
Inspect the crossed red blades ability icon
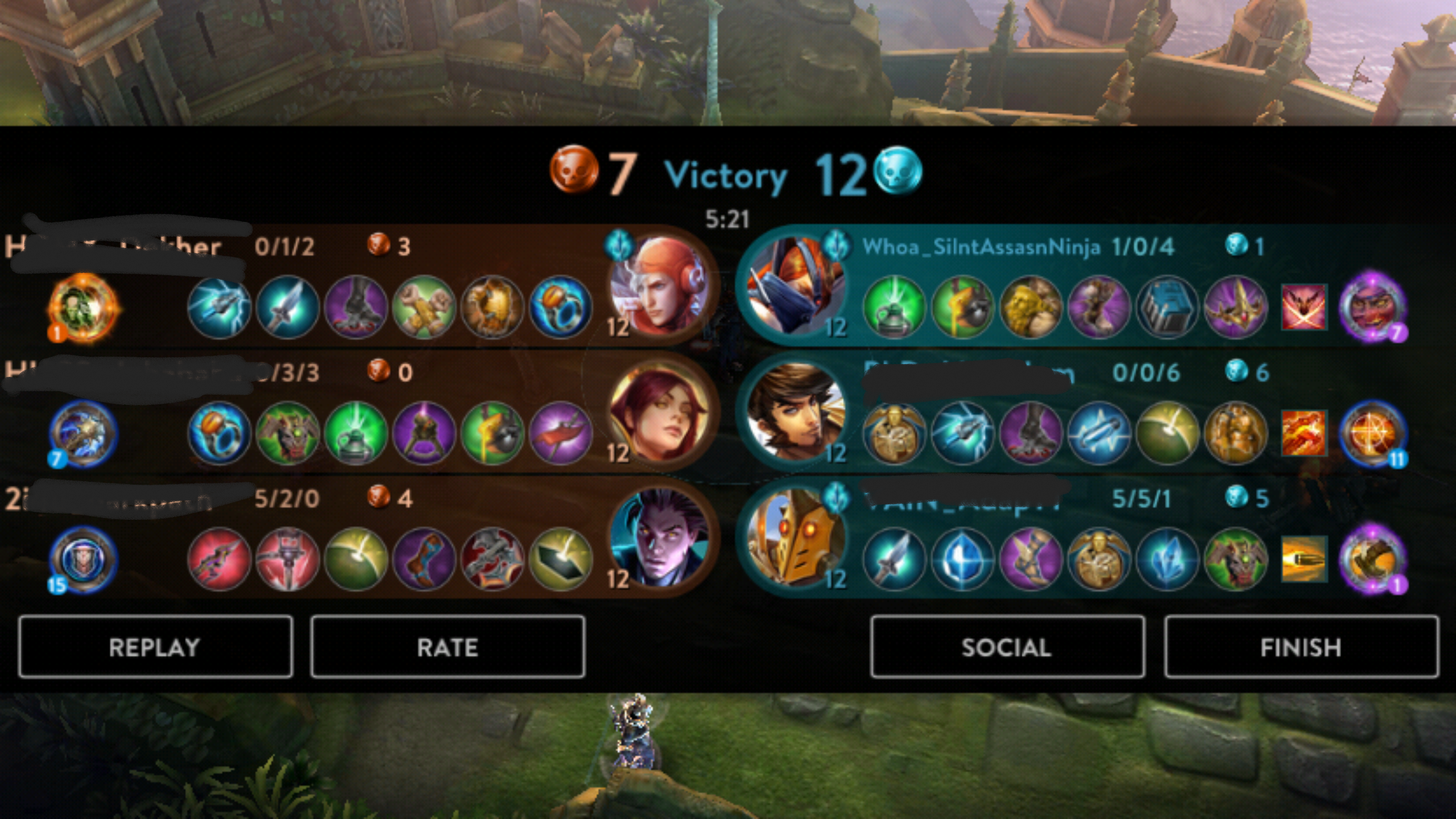click(x=1304, y=308)
